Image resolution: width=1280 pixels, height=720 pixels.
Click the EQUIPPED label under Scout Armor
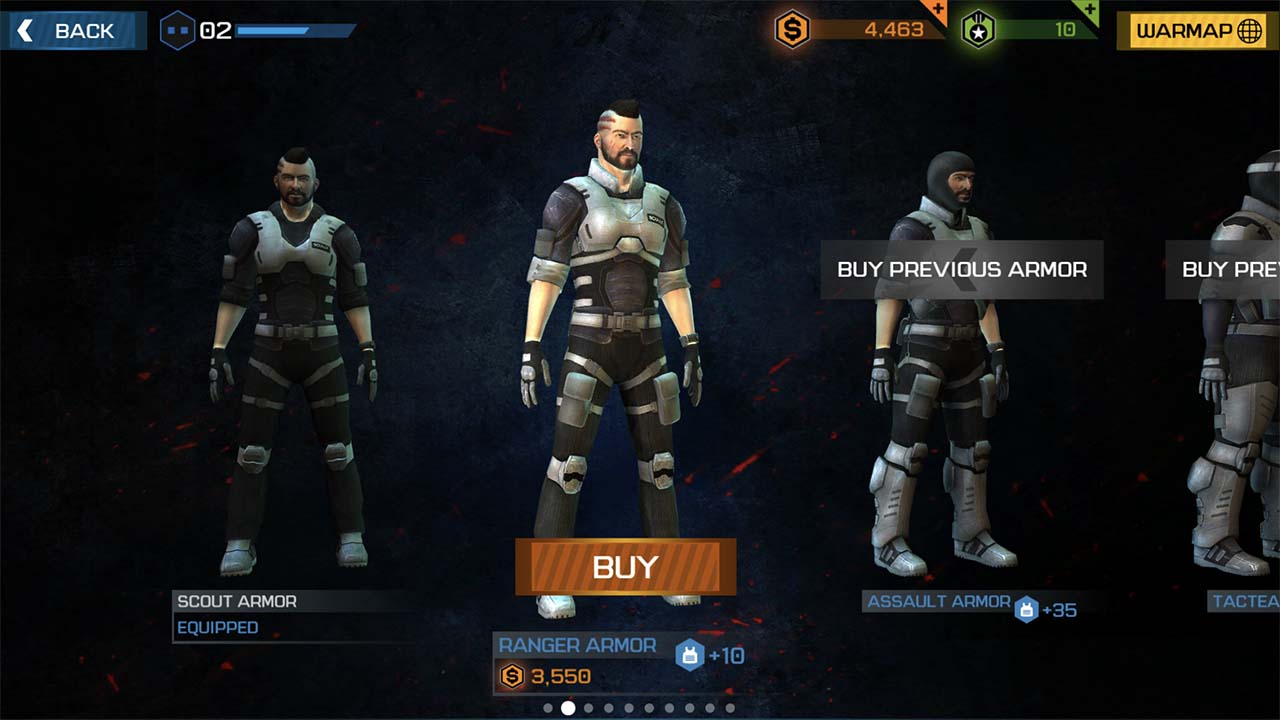point(219,628)
